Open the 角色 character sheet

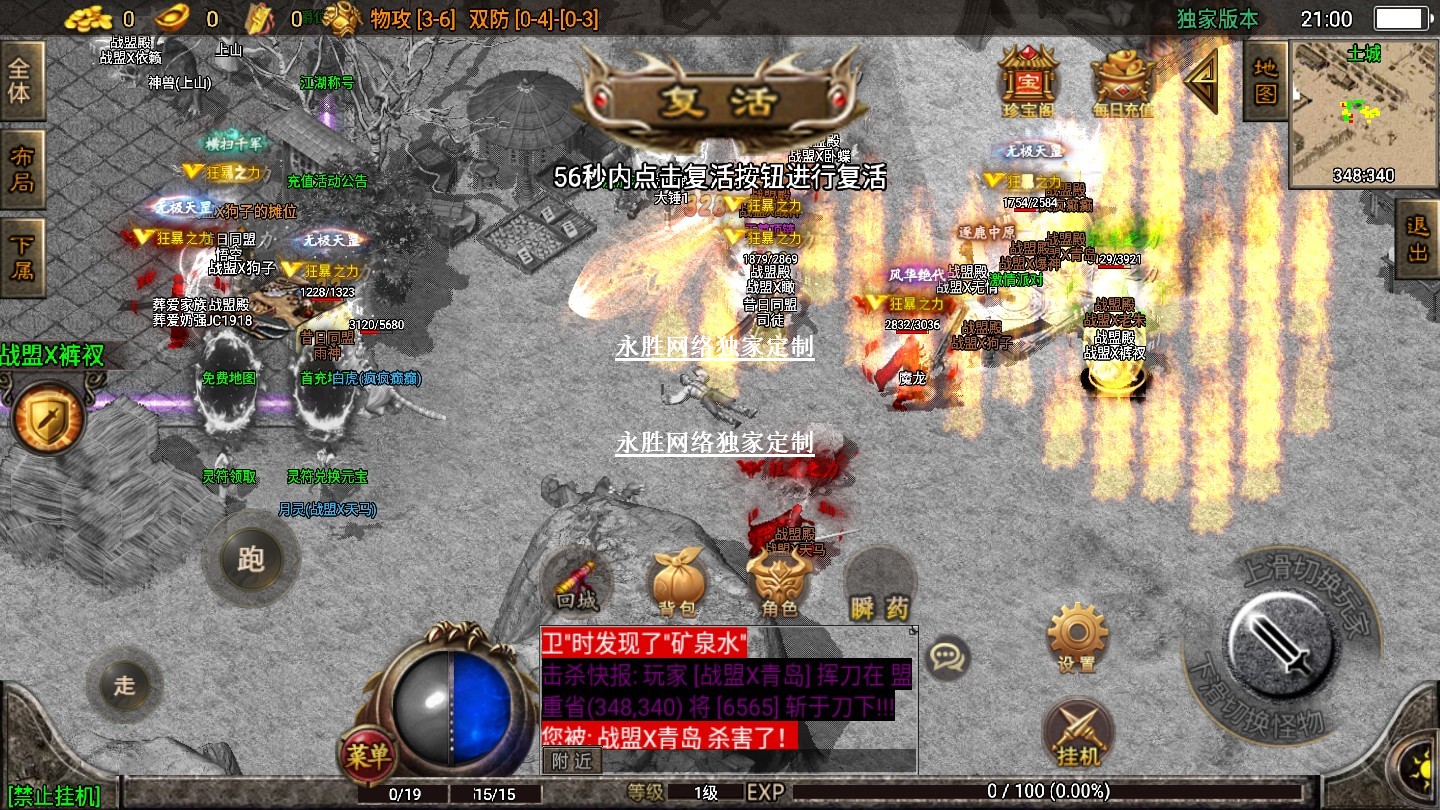click(x=779, y=585)
